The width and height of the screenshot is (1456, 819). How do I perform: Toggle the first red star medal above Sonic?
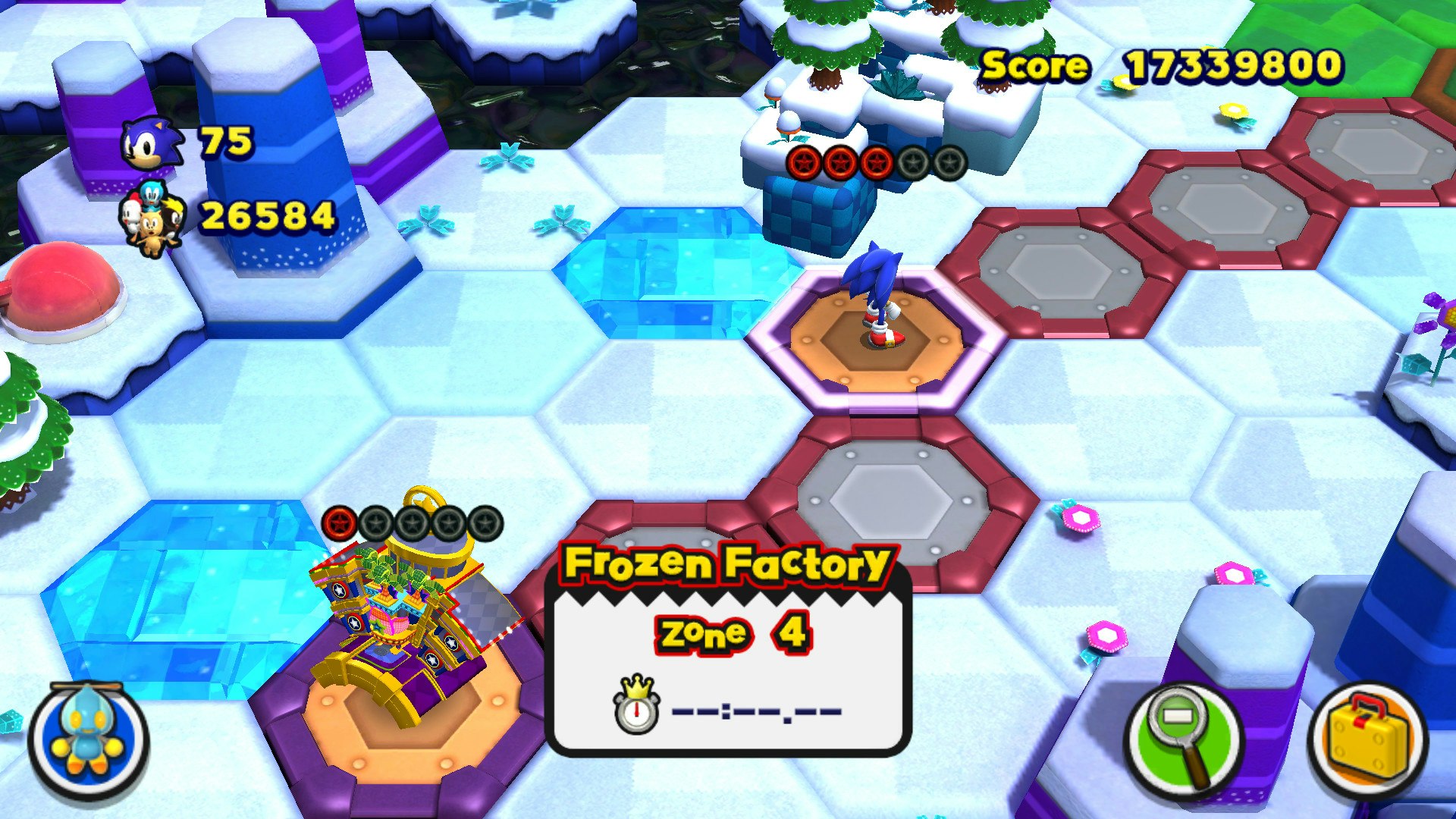(803, 162)
